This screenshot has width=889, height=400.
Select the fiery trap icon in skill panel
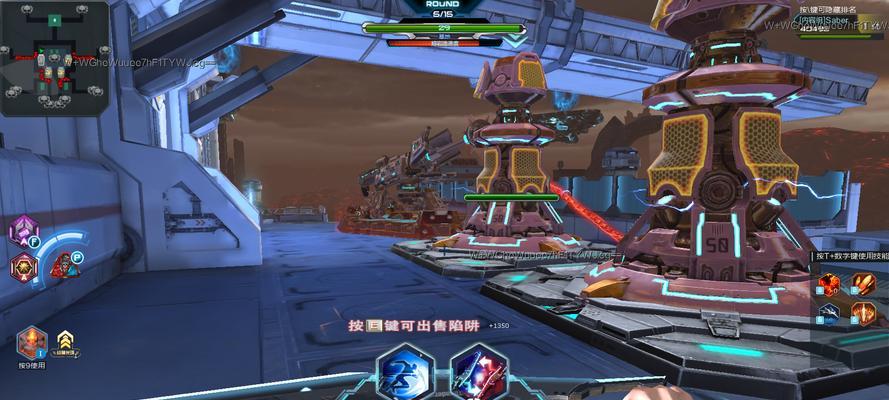(830, 286)
